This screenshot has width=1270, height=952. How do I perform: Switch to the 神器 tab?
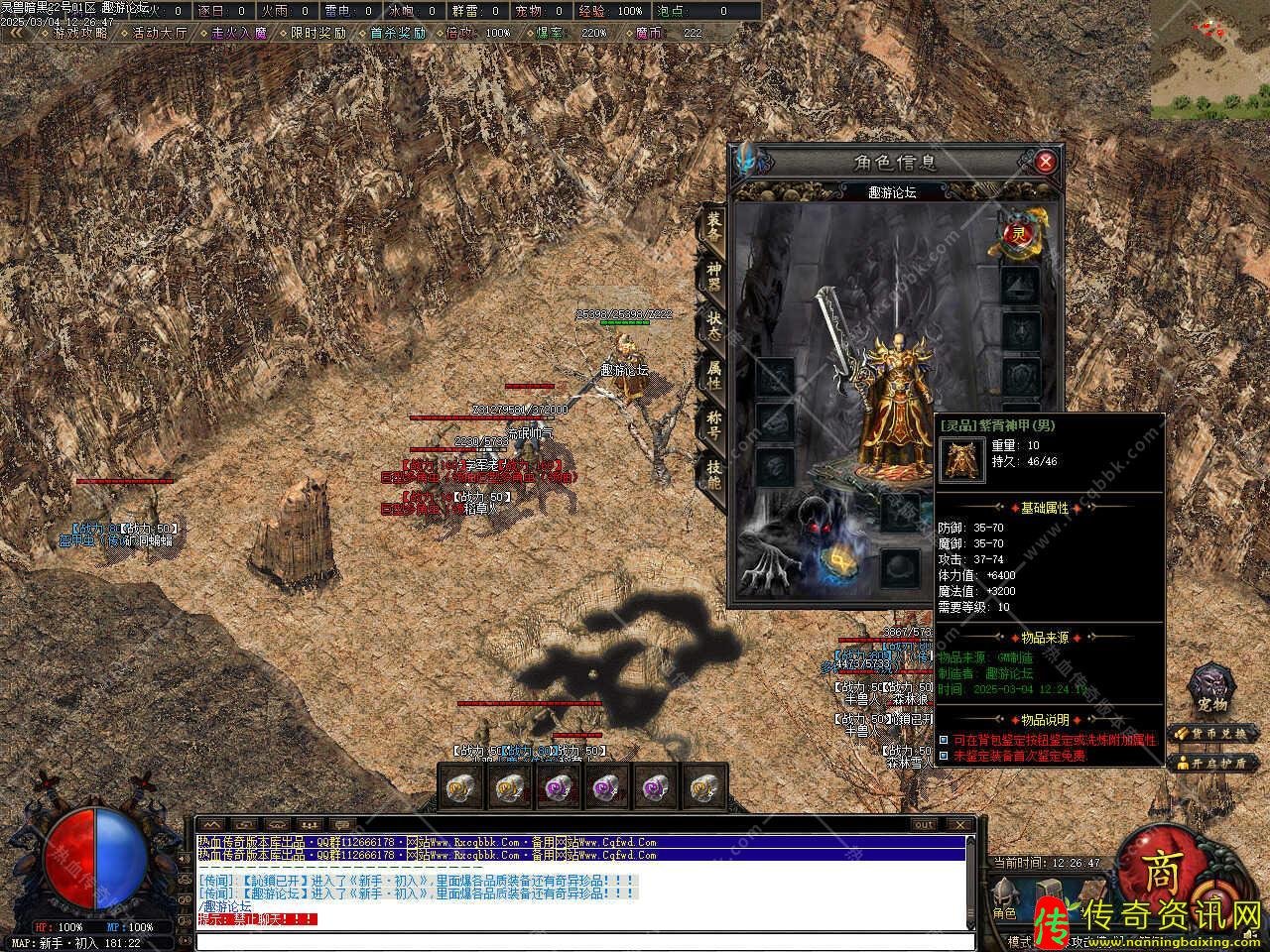click(x=714, y=273)
